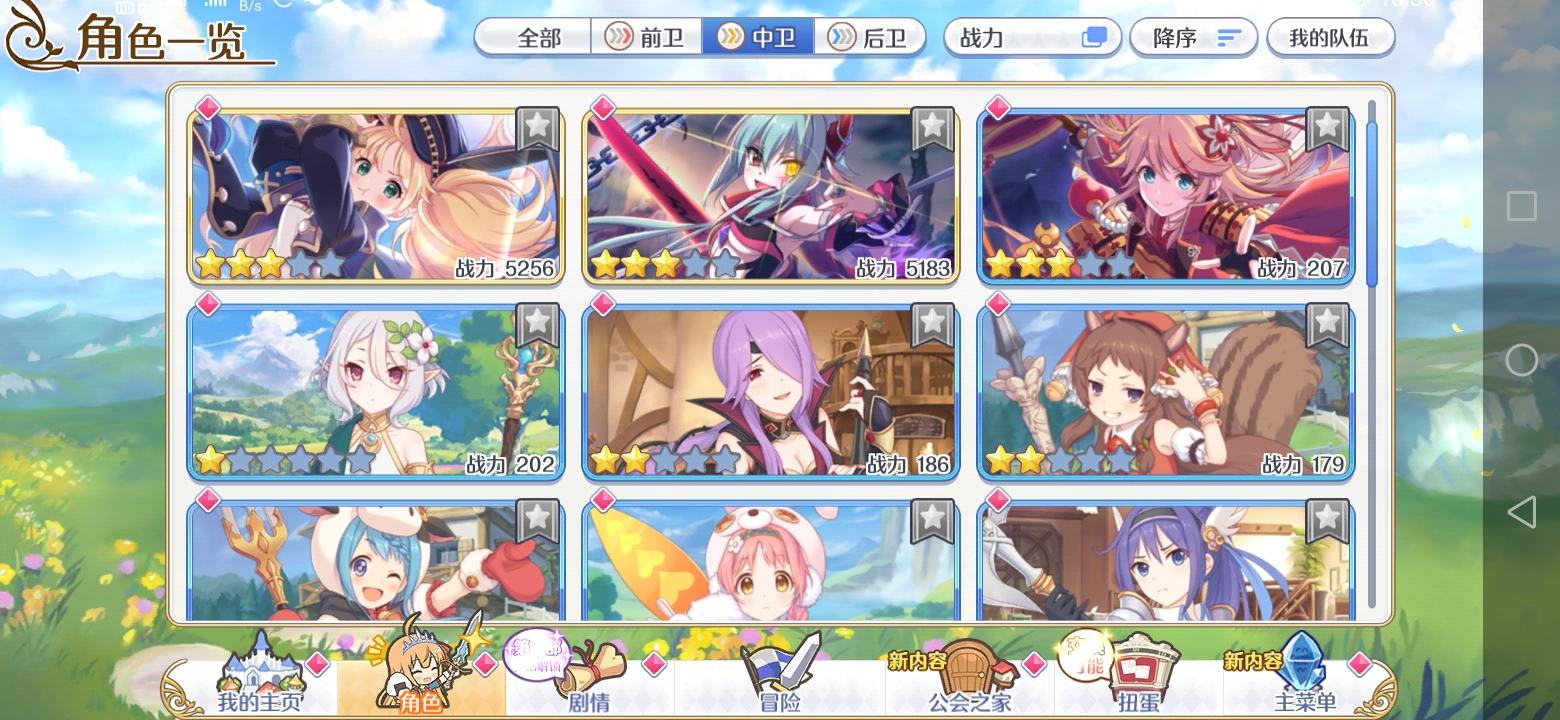Toggle the star on the top-left 5256 card
The width and height of the screenshot is (1560, 720).
tap(538, 126)
